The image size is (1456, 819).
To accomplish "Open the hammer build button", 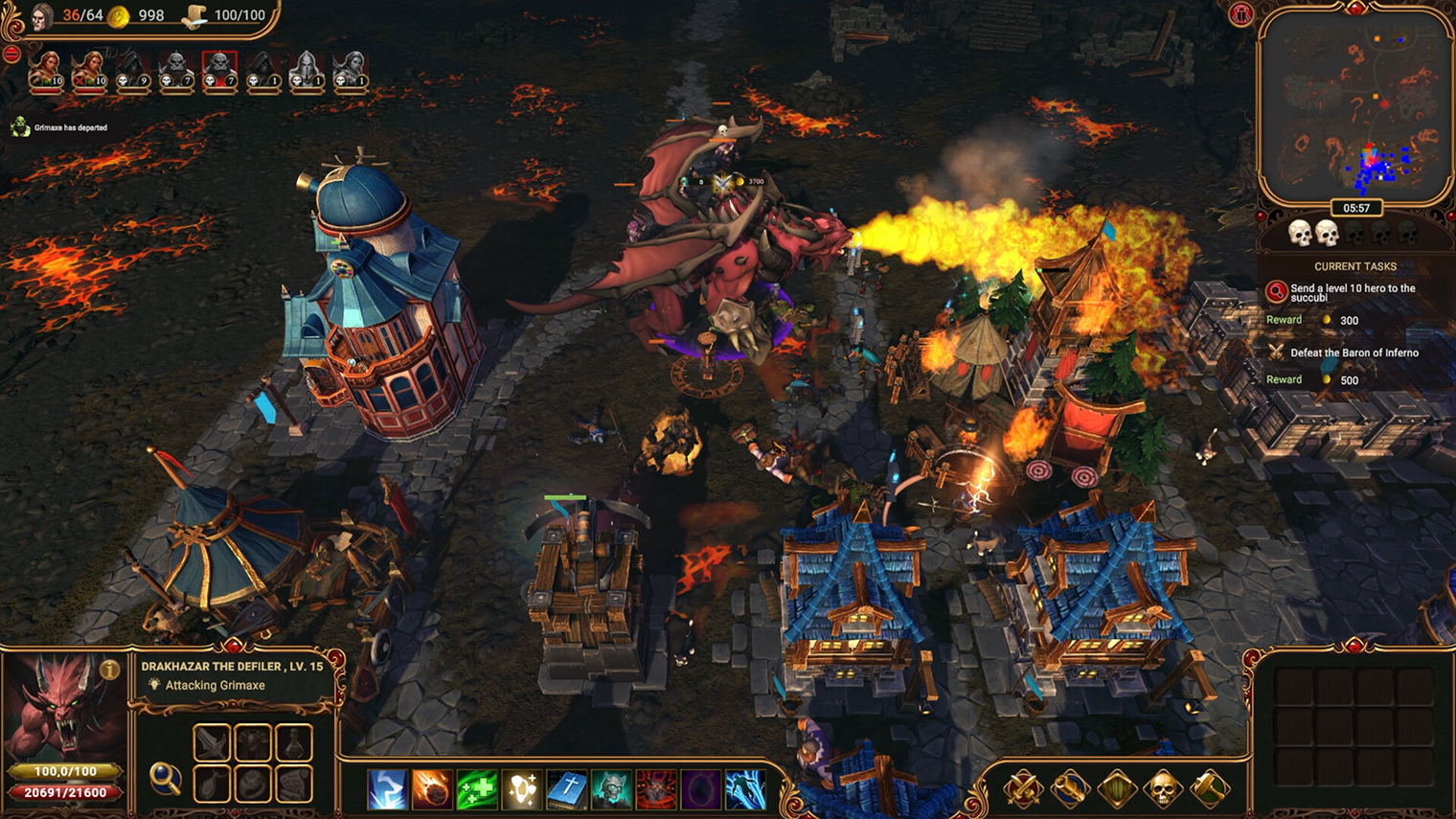I will (1209, 789).
